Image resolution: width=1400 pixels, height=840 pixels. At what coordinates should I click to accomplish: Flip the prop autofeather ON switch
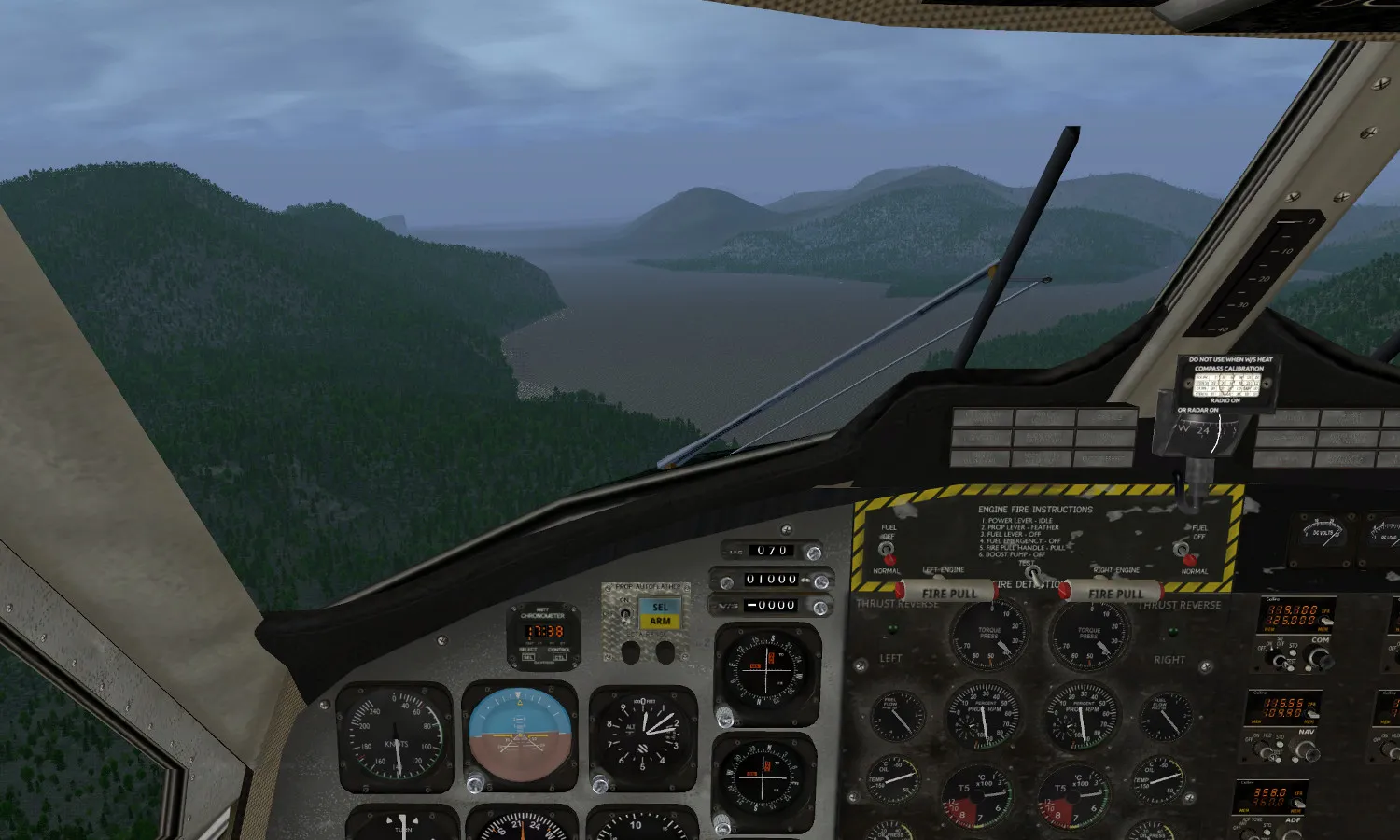click(x=624, y=615)
